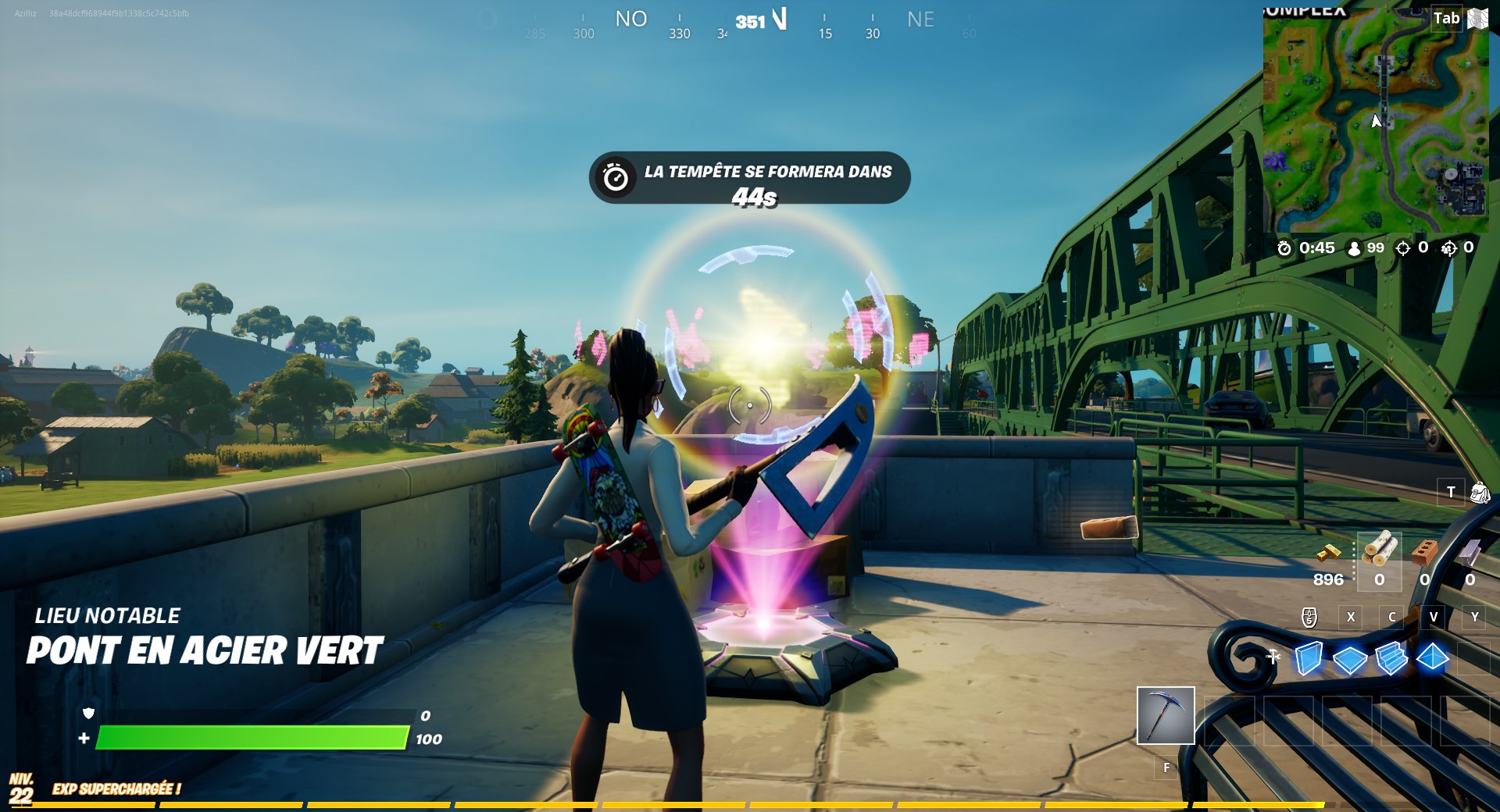This screenshot has height=812, width=1500.
Task: Select the pickaxe in hotbar slot F
Action: pos(1166,714)
